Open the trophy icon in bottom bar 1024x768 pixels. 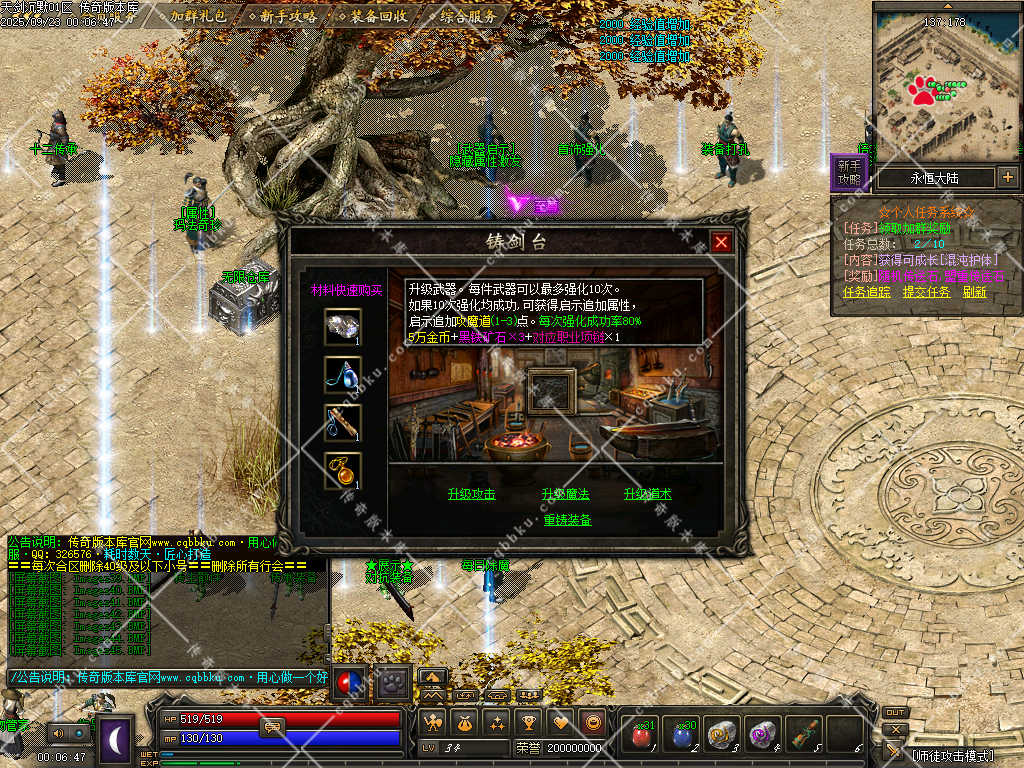tap(530, 722)
